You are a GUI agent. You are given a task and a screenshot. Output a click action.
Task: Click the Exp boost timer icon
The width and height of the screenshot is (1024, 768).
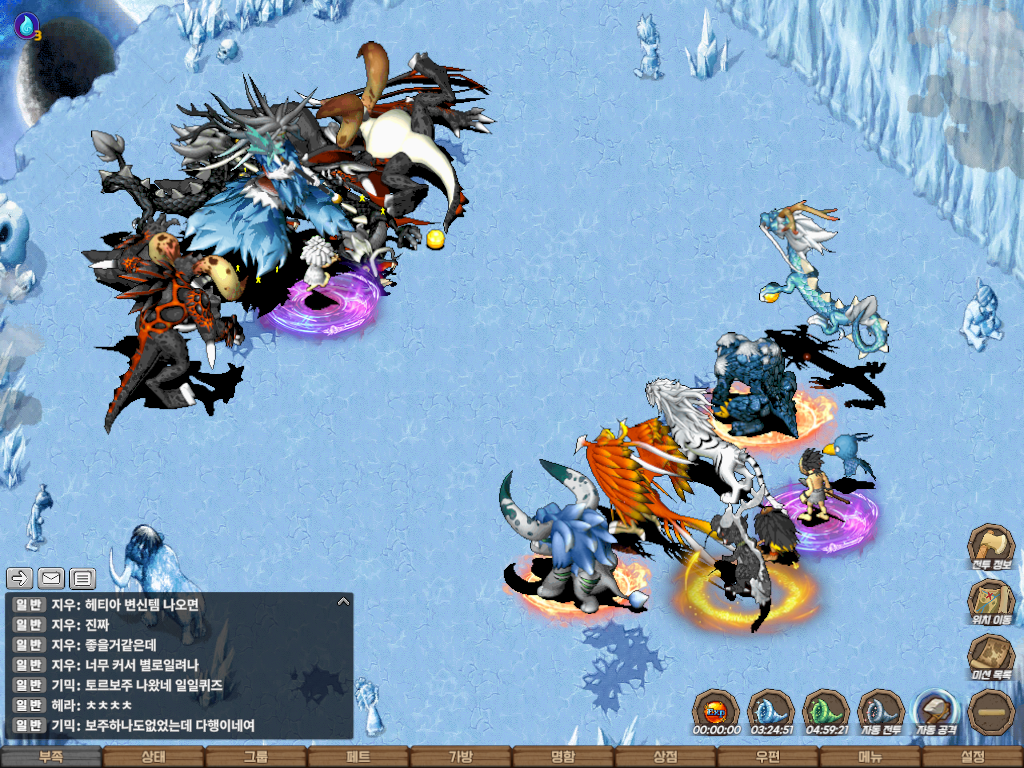point(716,712)
